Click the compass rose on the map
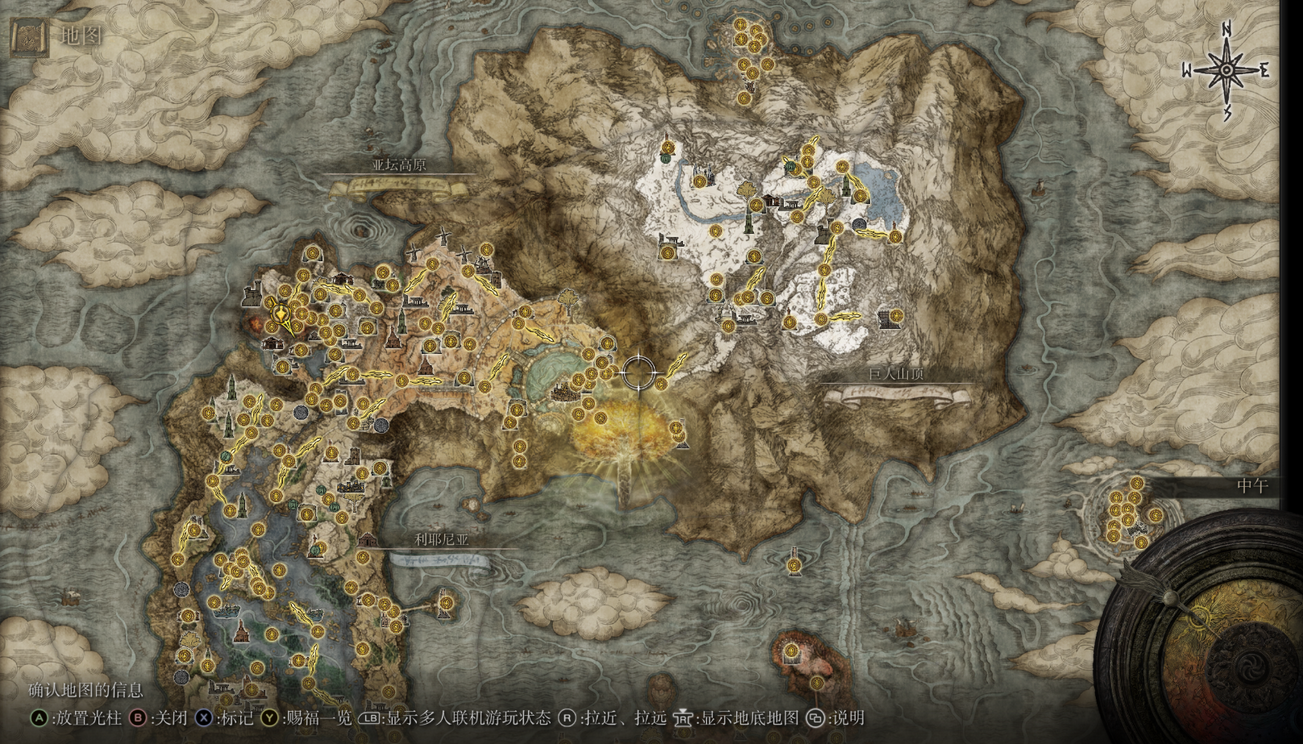Viewport: 1303px width, 744px height. coord(1227,70)
